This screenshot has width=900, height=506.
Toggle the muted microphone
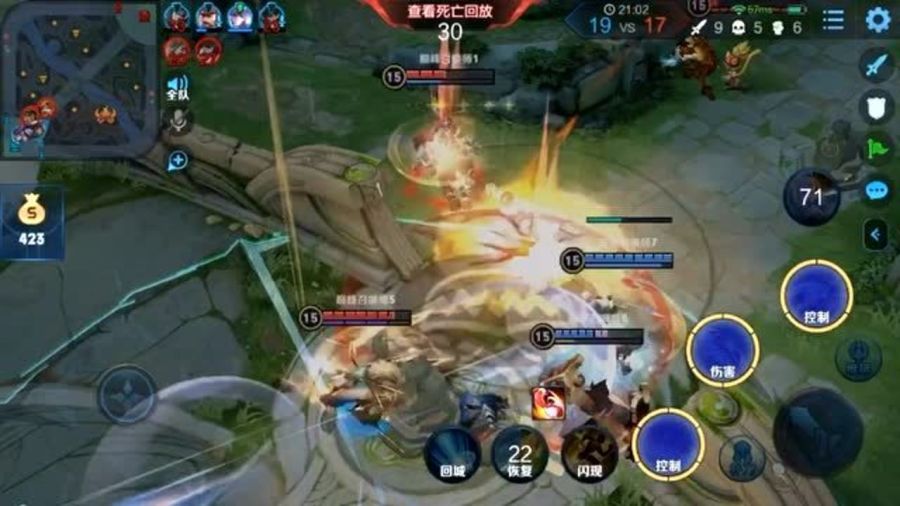(x=178, y=121)
